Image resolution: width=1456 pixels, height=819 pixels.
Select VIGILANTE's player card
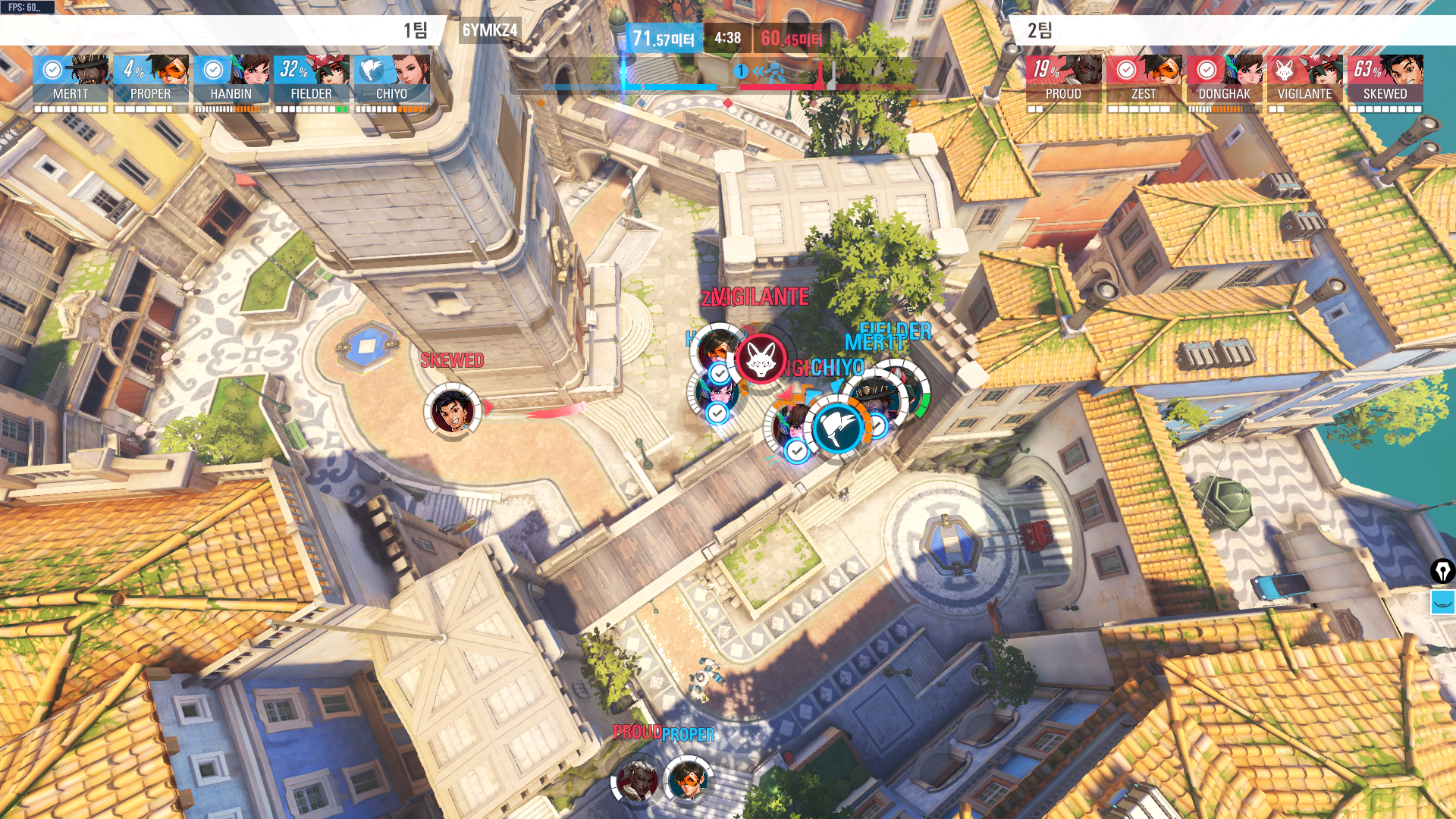click(x=1304, y=79)
